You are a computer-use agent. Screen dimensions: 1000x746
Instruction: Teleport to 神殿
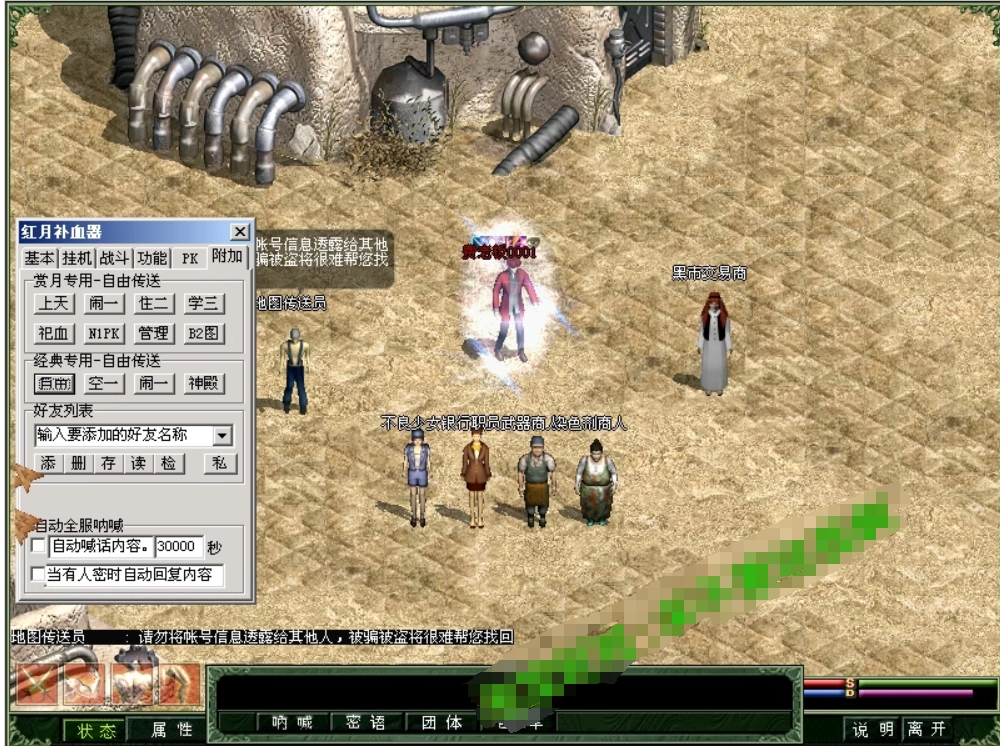click(x=203, y=383)
